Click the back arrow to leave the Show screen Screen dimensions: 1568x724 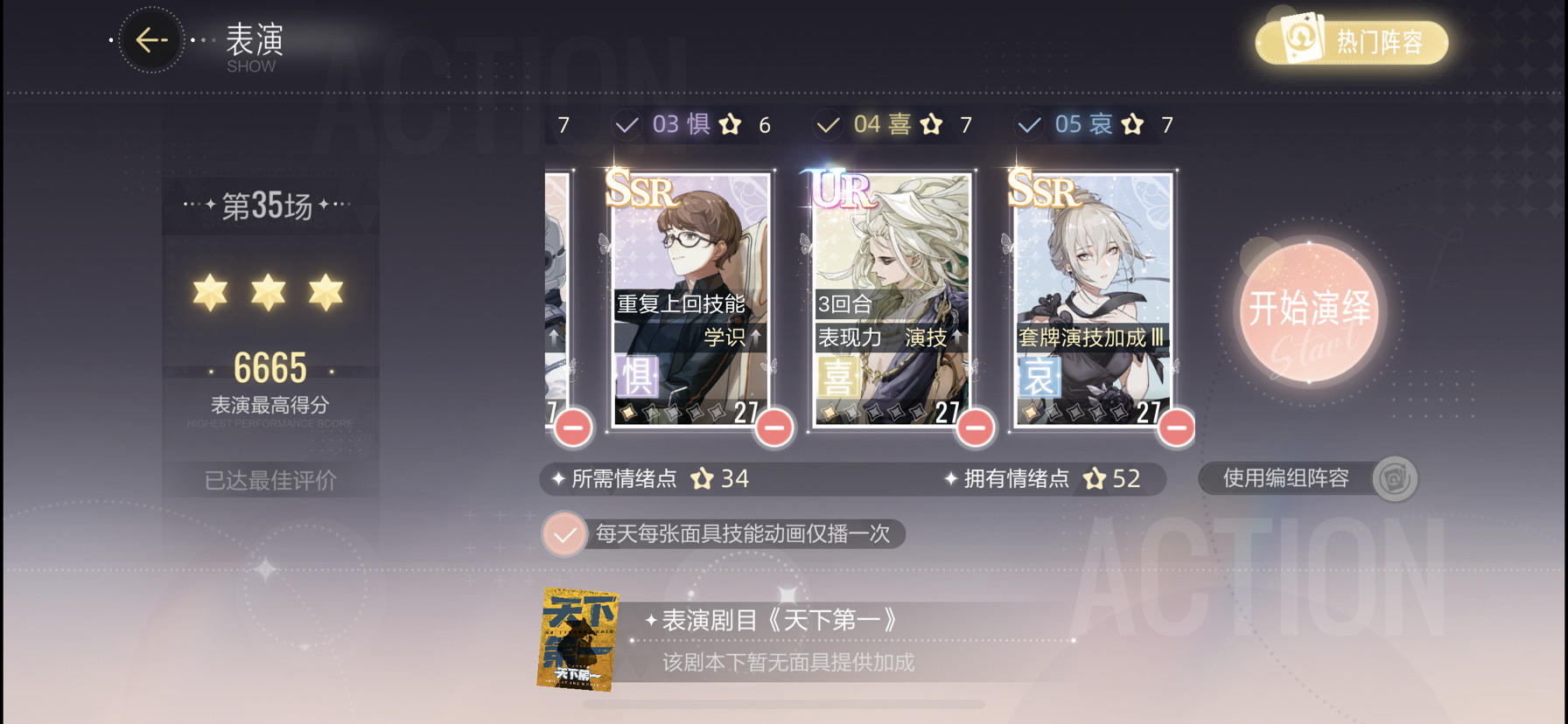tap(150, 39)
